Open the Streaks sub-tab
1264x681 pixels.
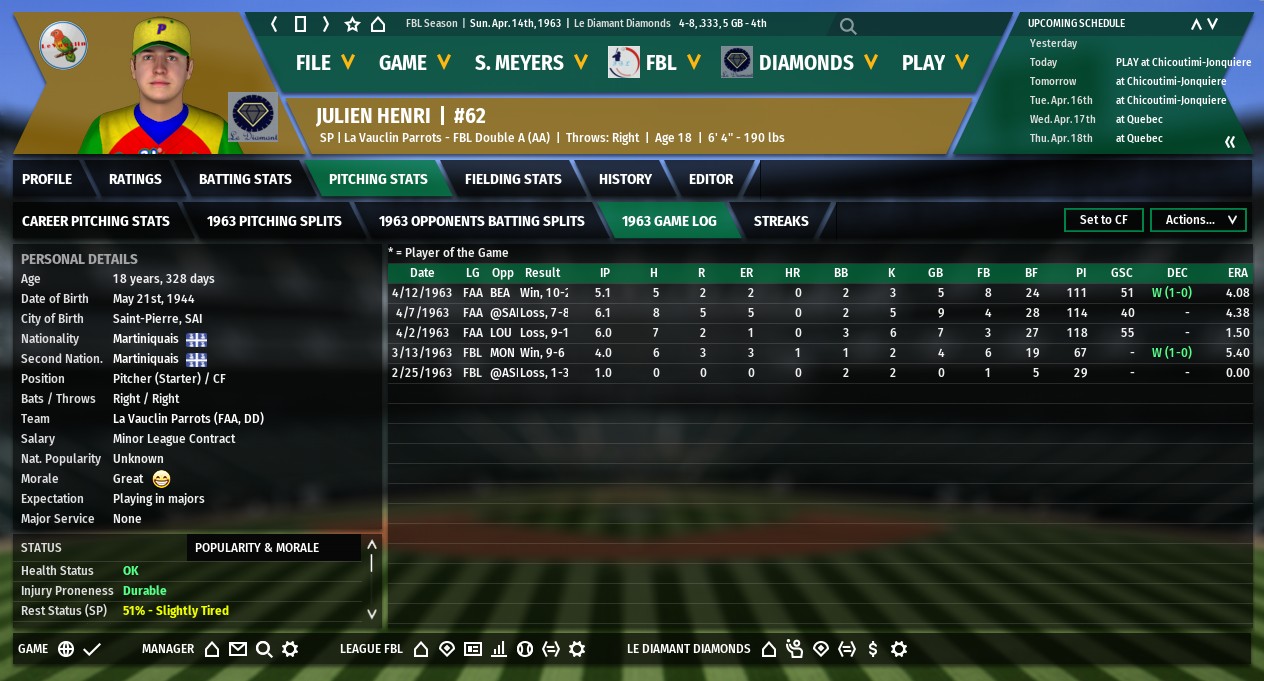click(781, 221)
